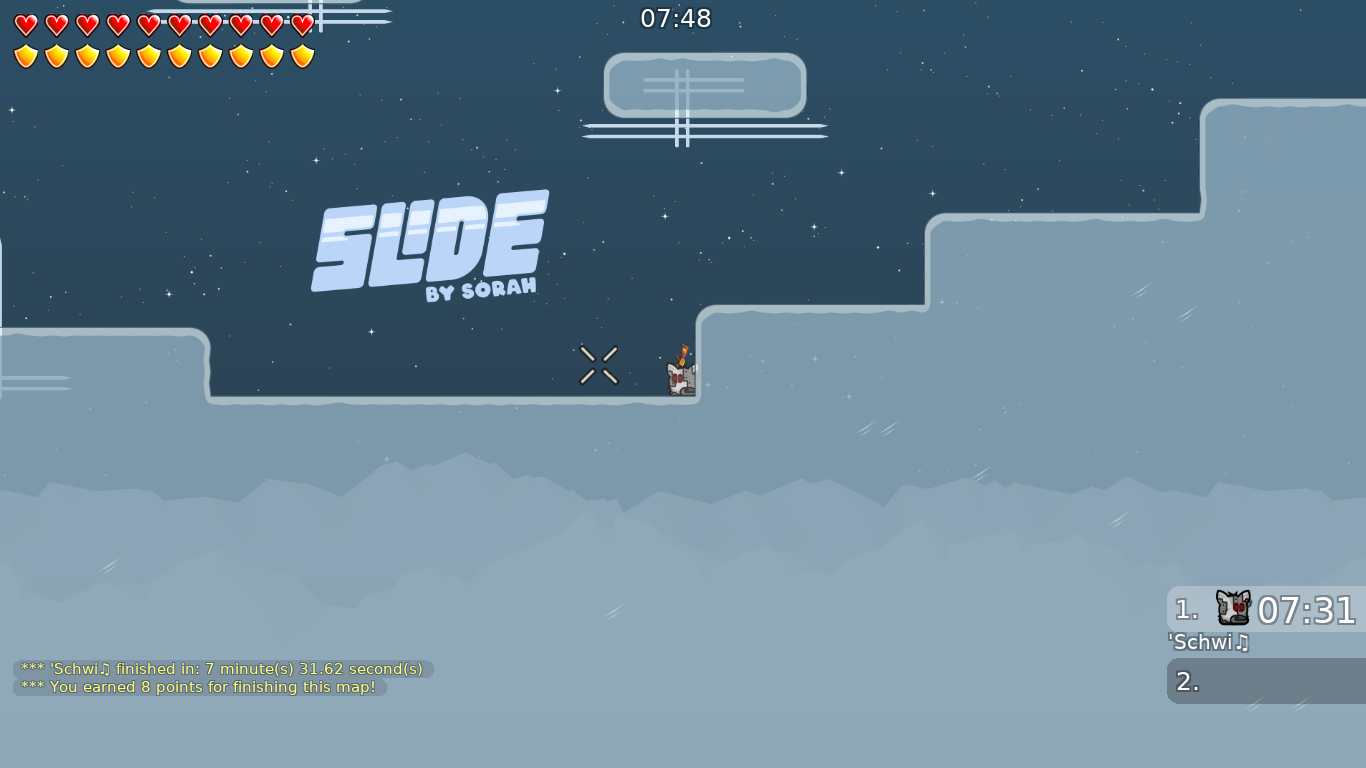
Task: Click the finish time chat message
Action: click(220, 669)
